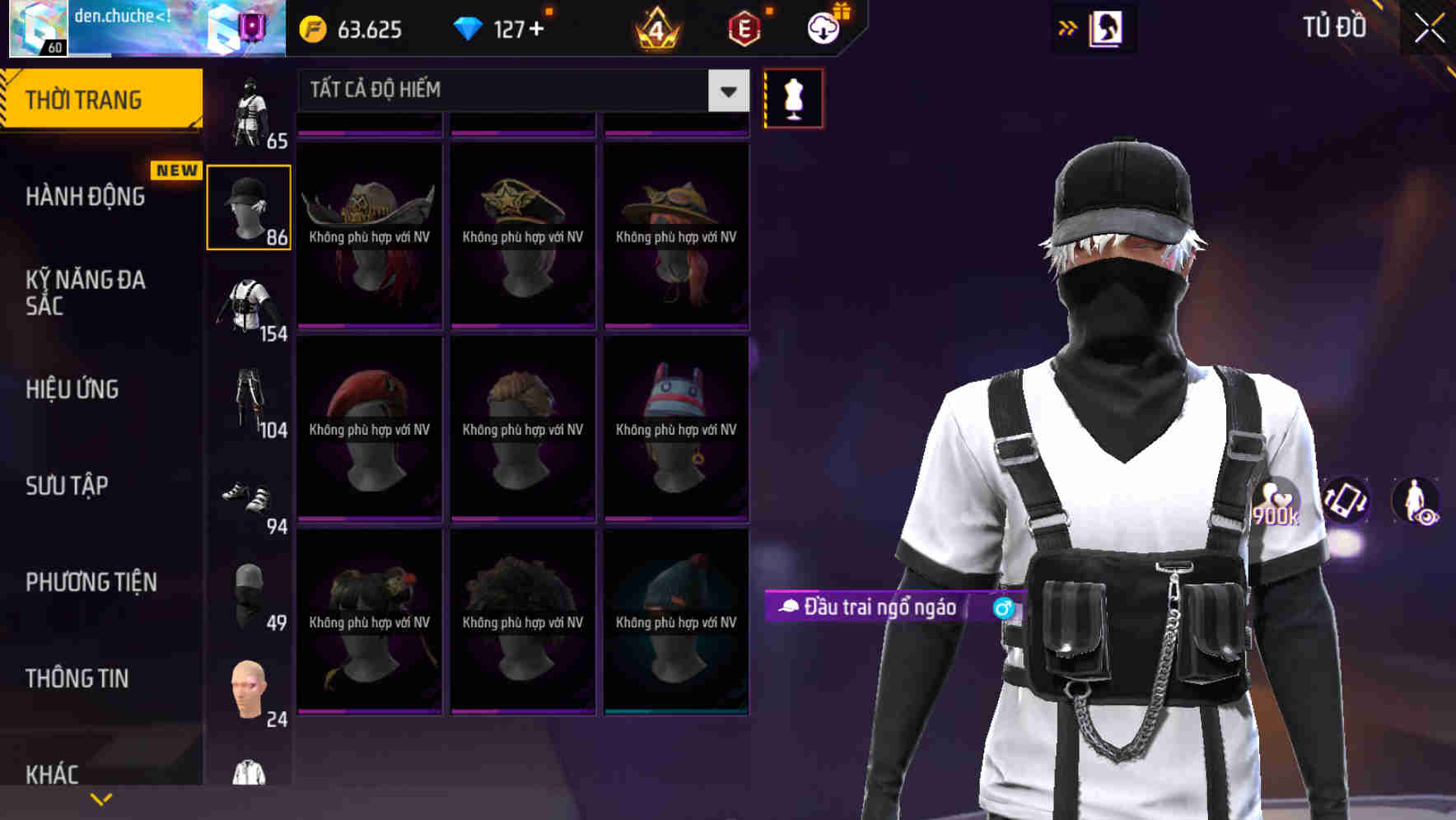Click the 900k likes icon on character
Screen dimensions: 1456x820
click(x=1277, y=502)
